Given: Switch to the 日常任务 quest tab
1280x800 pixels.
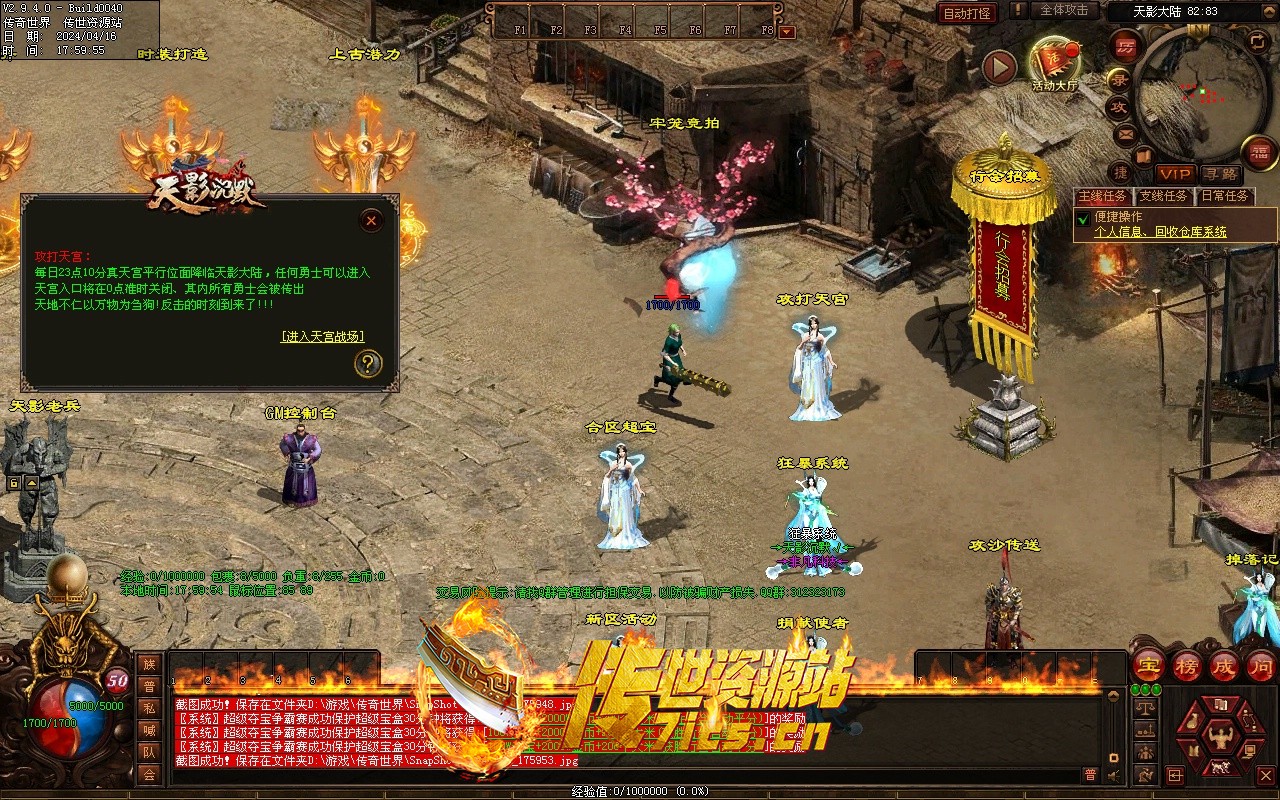Looking at the screenshot, I should [1225, 196].
